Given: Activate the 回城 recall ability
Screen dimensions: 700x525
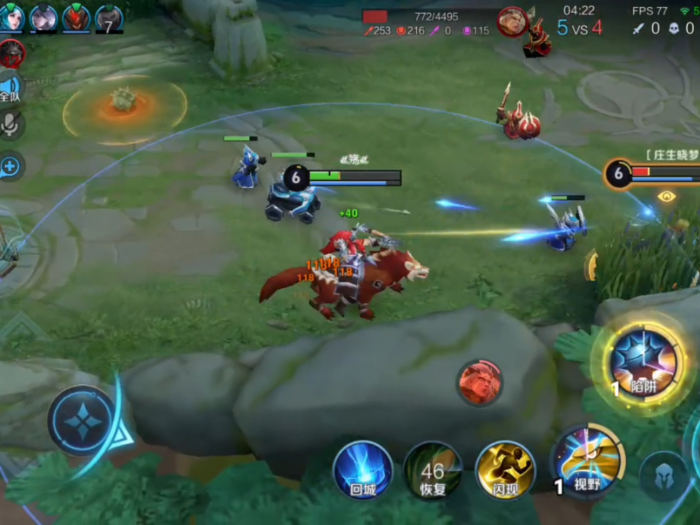Looking at the screenshot, I should tap(362, 469).
